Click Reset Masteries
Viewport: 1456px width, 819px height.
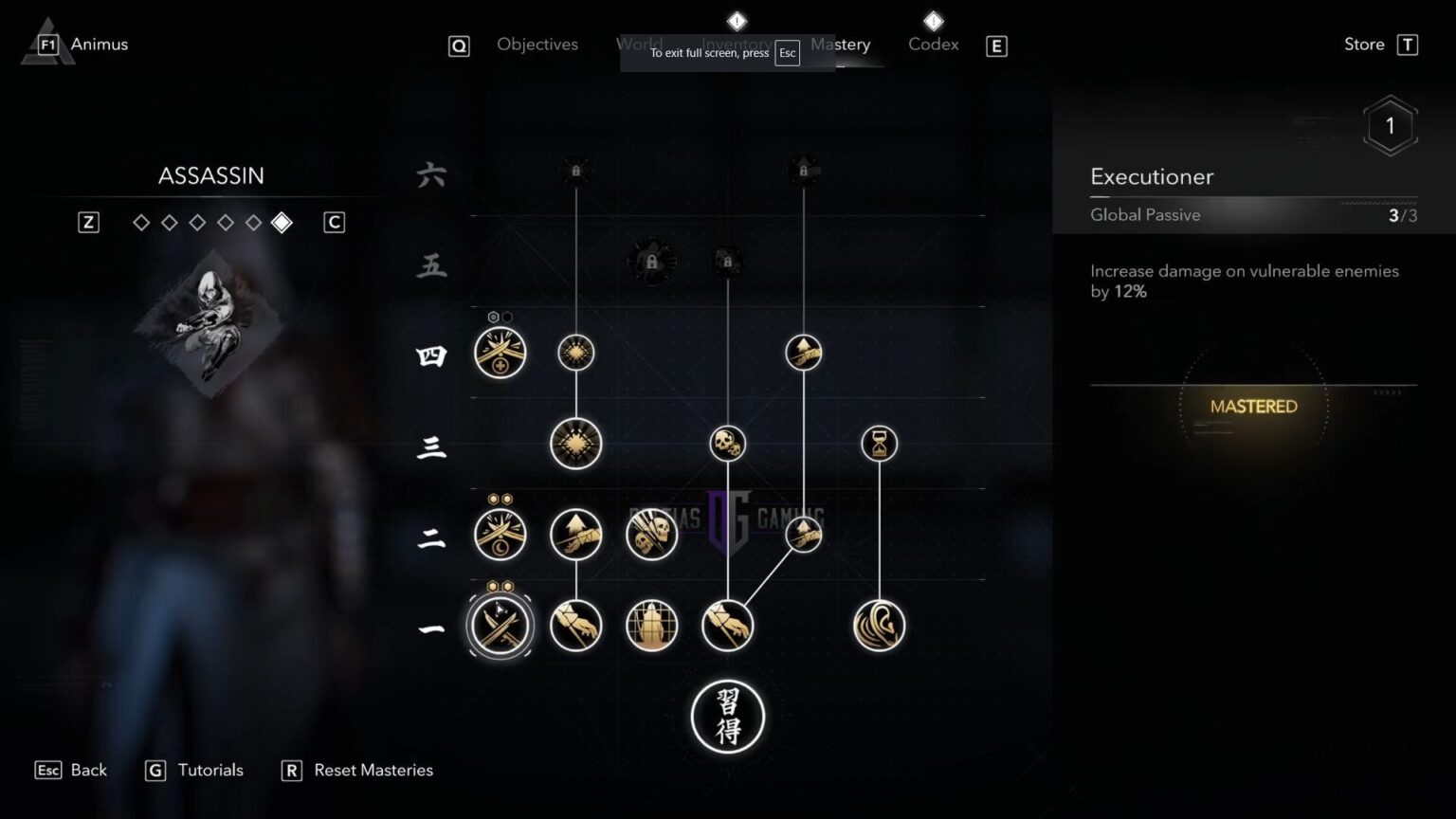click(373, 770)
